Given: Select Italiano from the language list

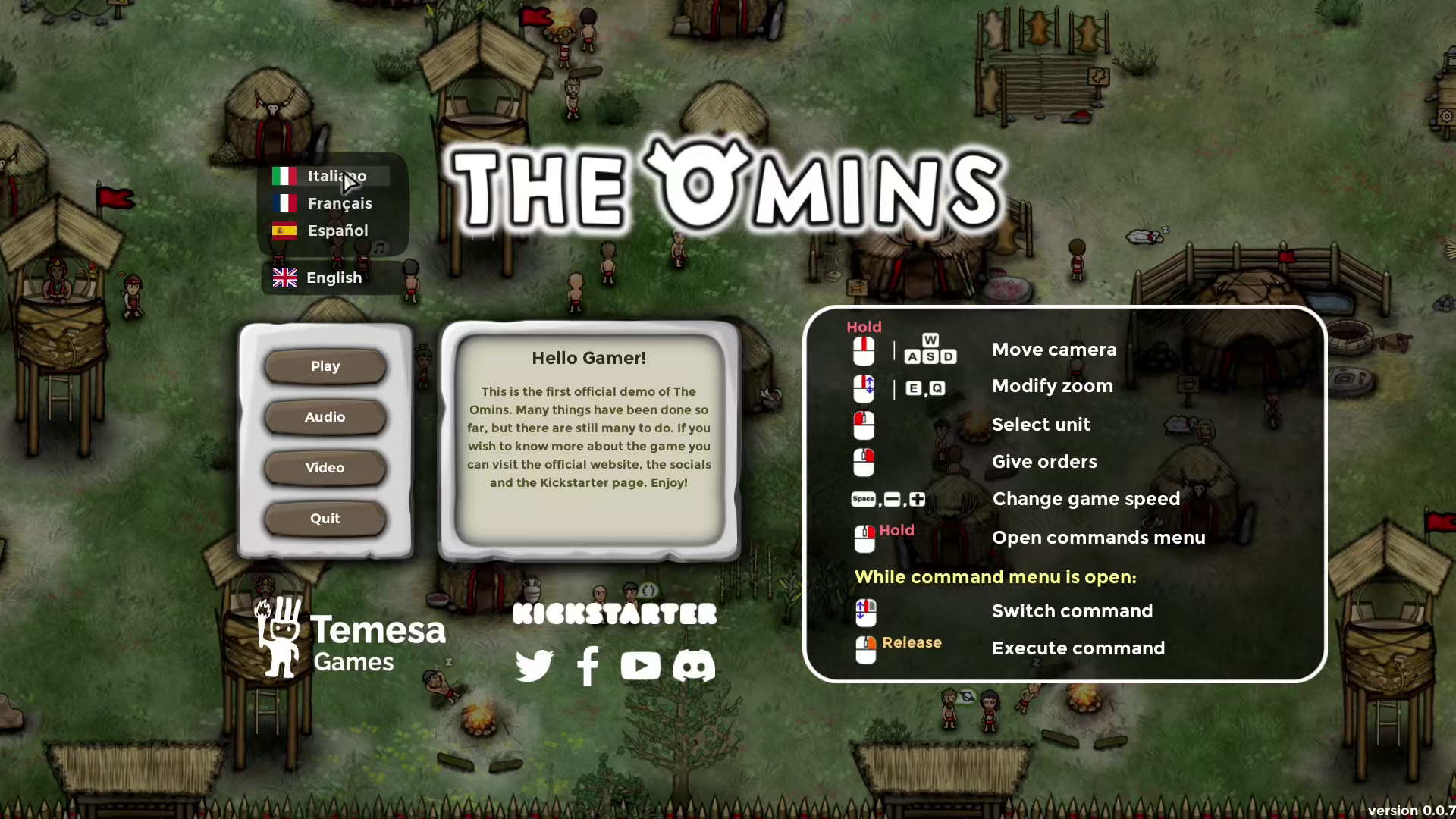Looking at the screenshot, I should coord(337,176).
